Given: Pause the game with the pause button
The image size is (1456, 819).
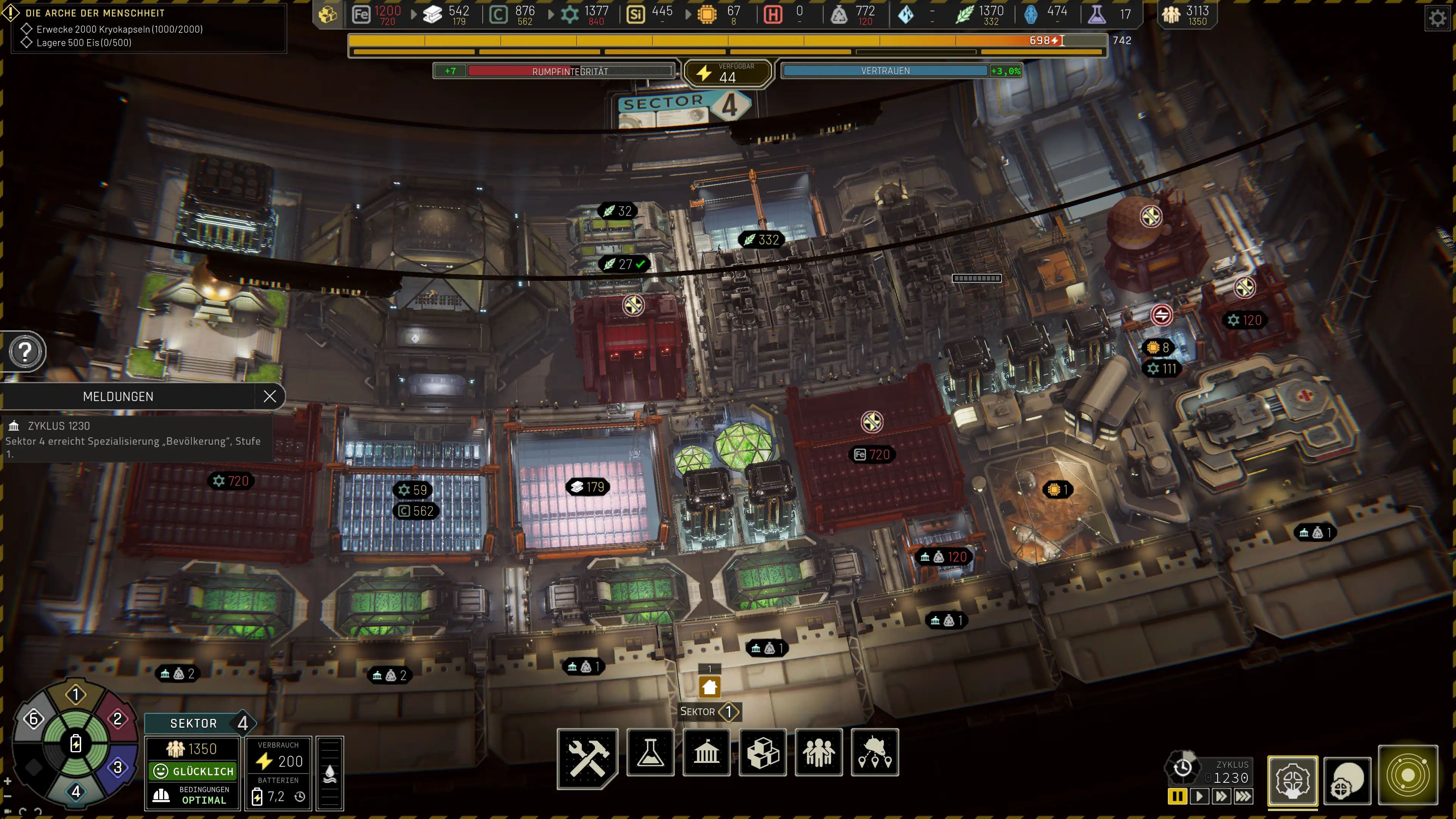Looking at the screenshot, I should (1177, 796).
